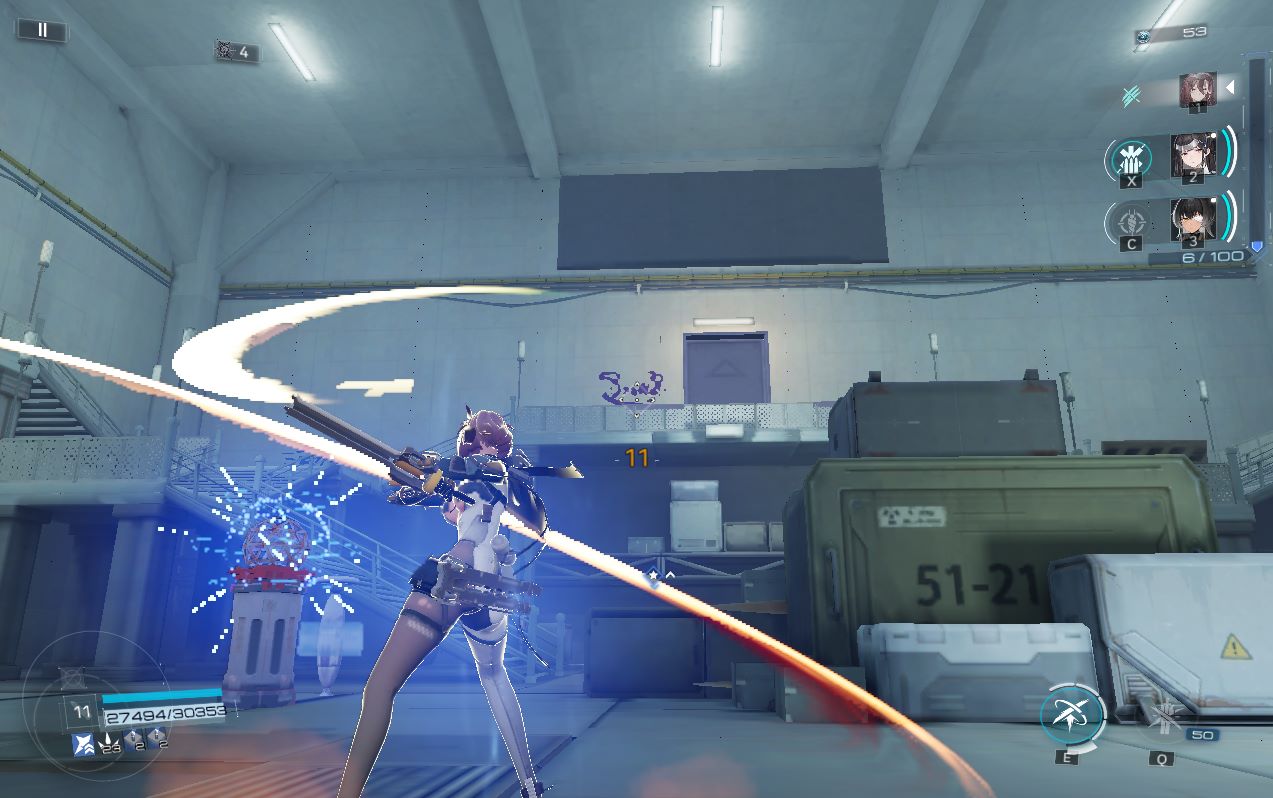Image resolution: width=1273 pixels, height=798 pixels.
Task: Select the active brown-haired character portrait
Action: coord(1197,90)
